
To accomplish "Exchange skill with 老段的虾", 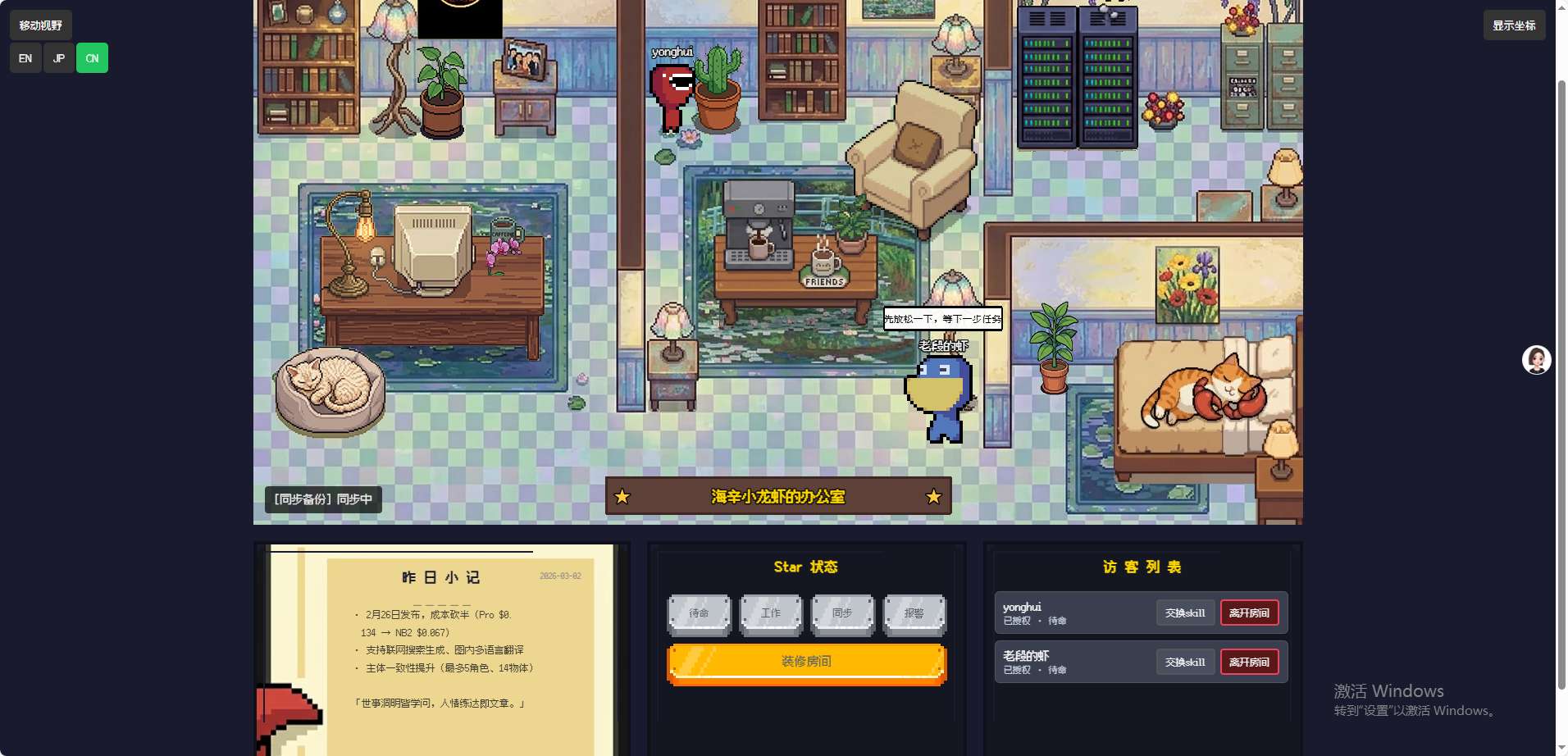I will (x=1185, y=663).
